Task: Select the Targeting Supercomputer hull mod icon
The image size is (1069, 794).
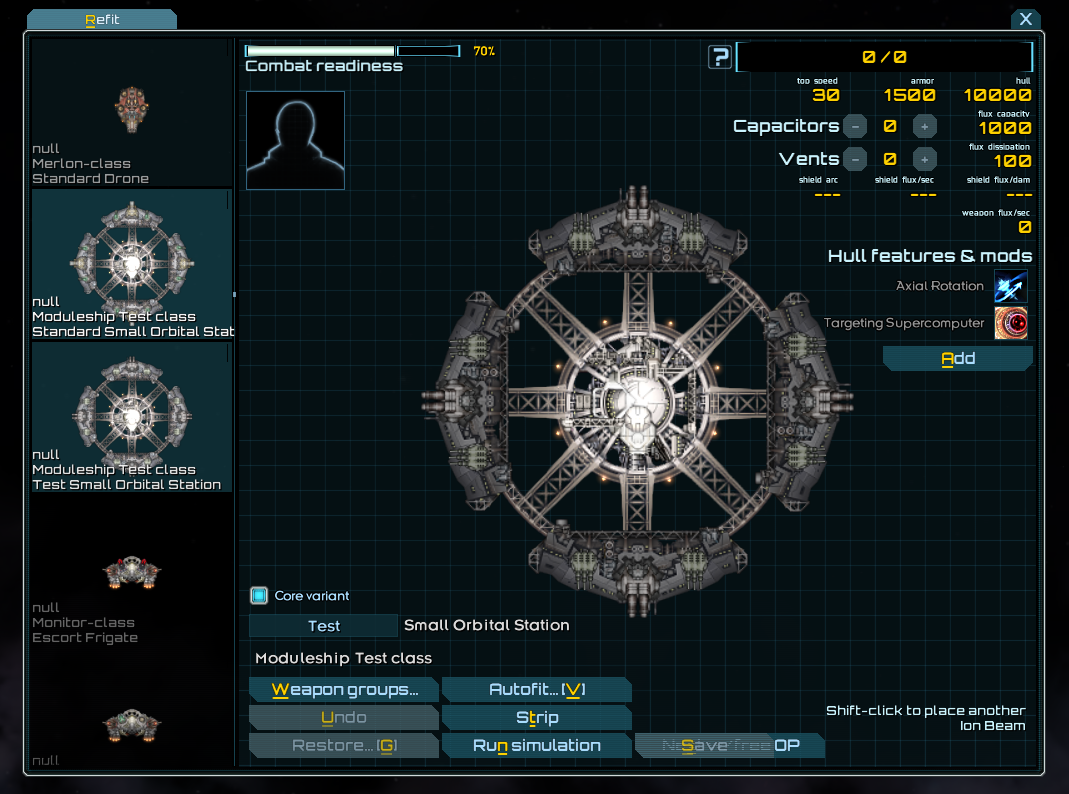Action: [x=1010, y=323]
